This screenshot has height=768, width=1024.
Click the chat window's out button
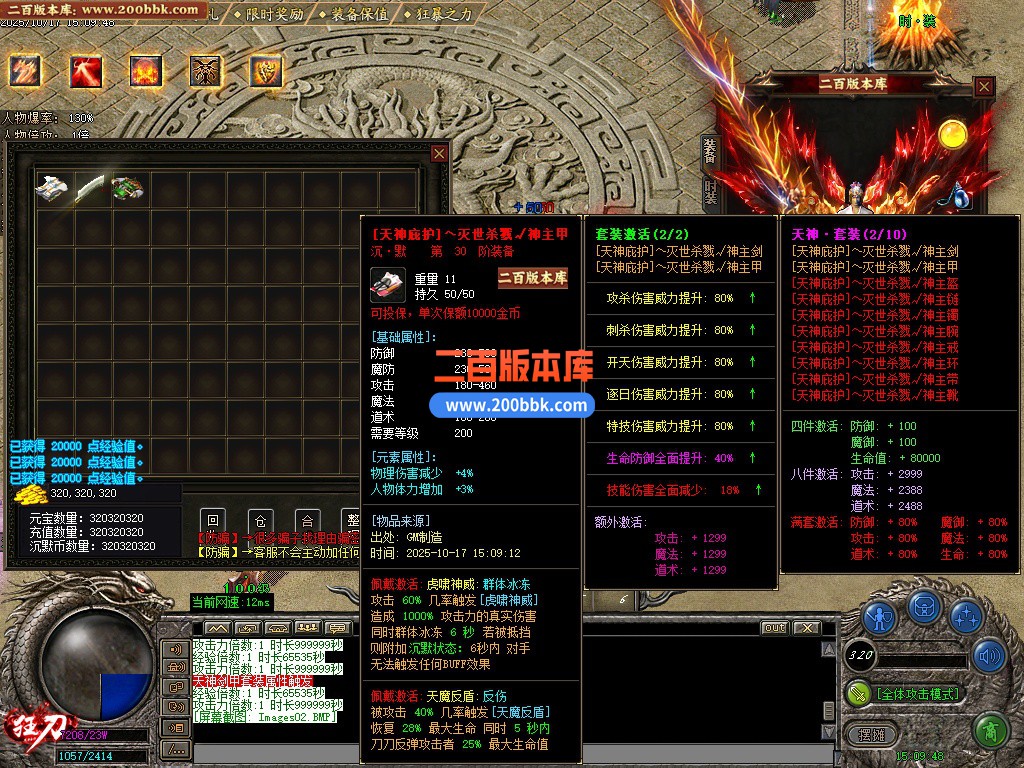pyautogui.click(x=774, y=628)
